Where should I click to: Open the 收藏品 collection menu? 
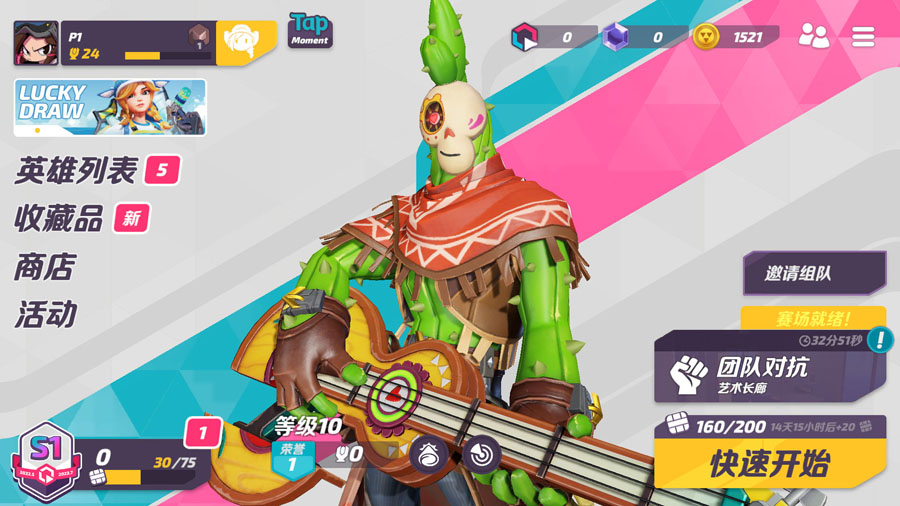pyautogui.click(x=60, y=219)
